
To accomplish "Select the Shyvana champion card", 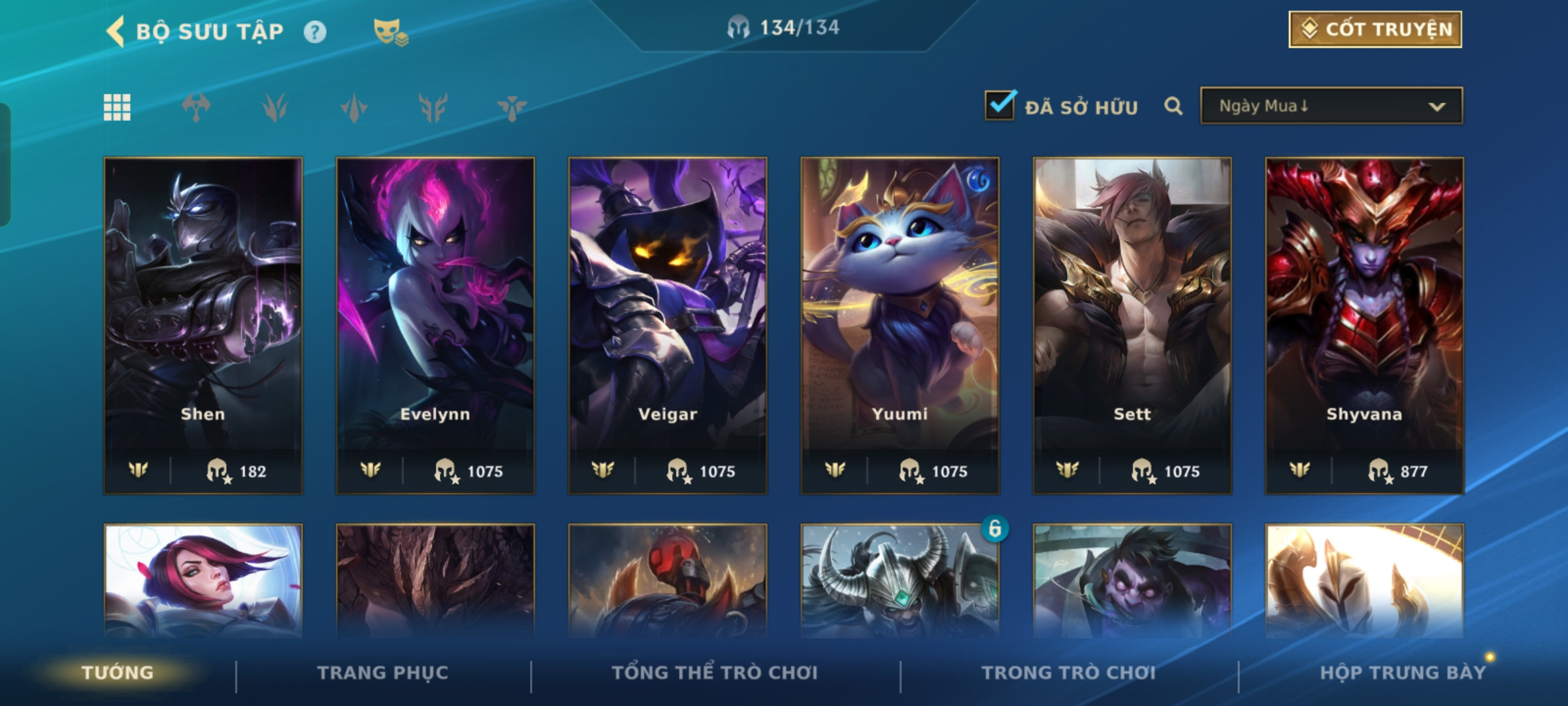I will point(1364,325).
